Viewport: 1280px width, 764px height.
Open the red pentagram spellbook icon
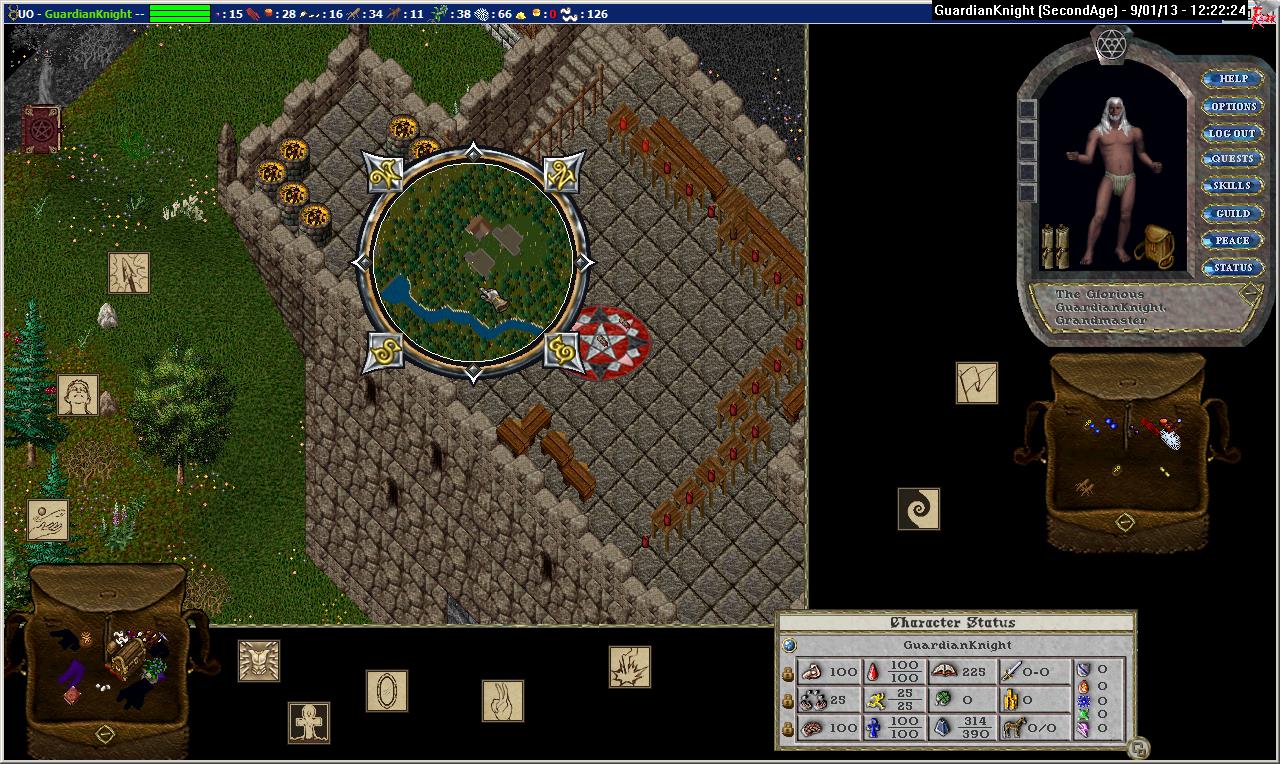42,130
